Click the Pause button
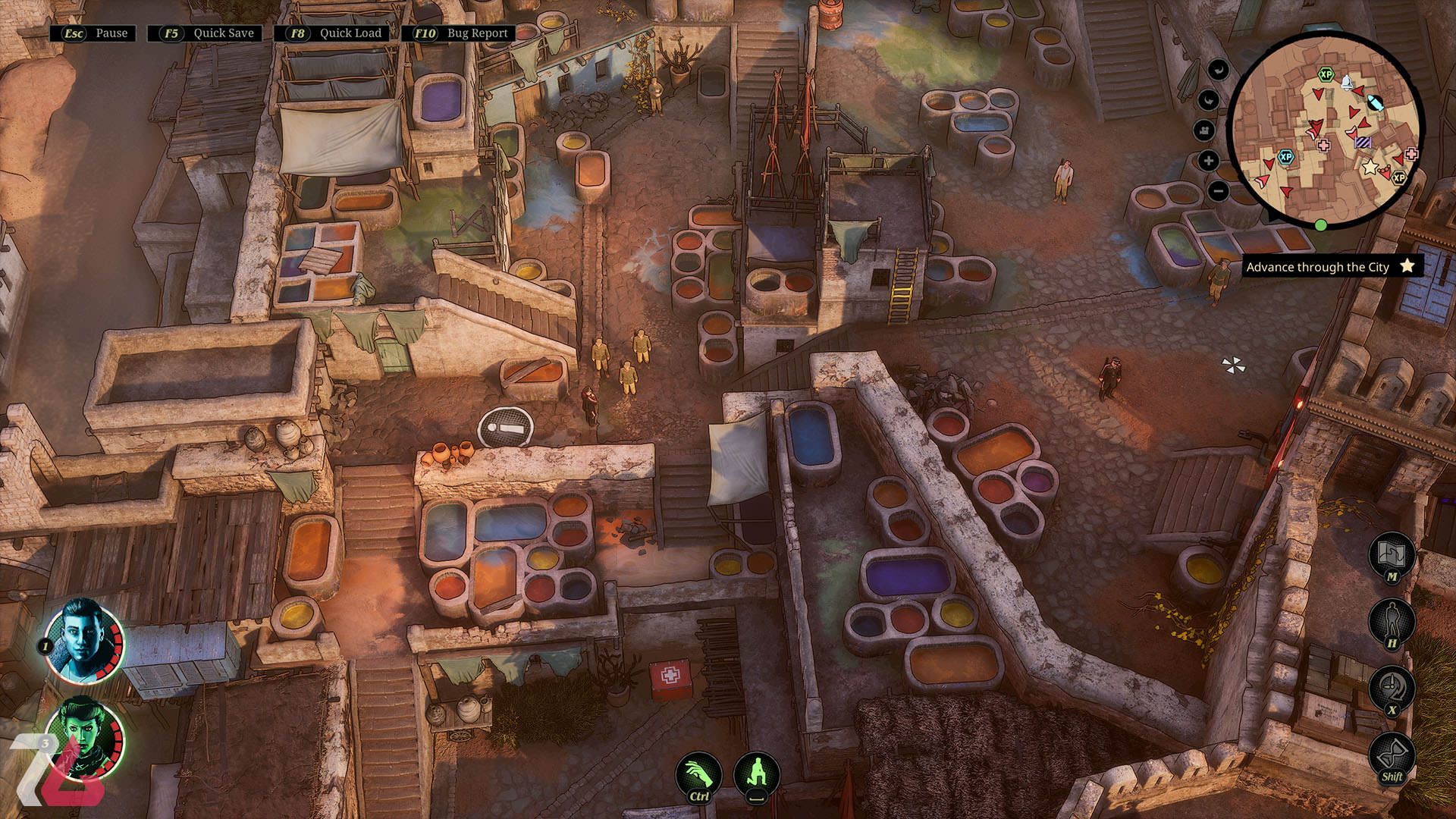Screen dimensions: 1456x819 click(x=93, y=33)
